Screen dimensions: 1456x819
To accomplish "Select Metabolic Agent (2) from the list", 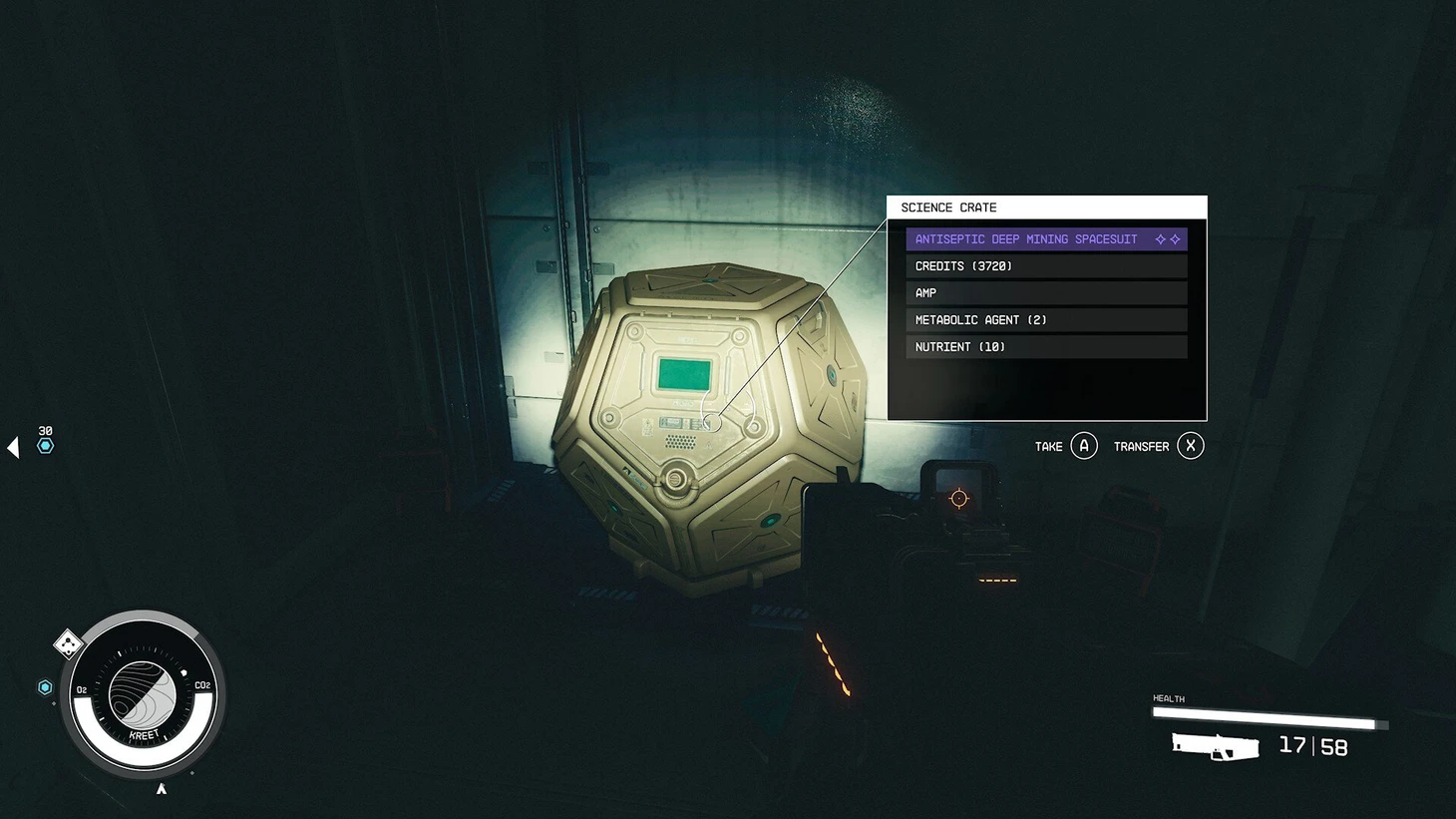I will [x=1045, y=320].
